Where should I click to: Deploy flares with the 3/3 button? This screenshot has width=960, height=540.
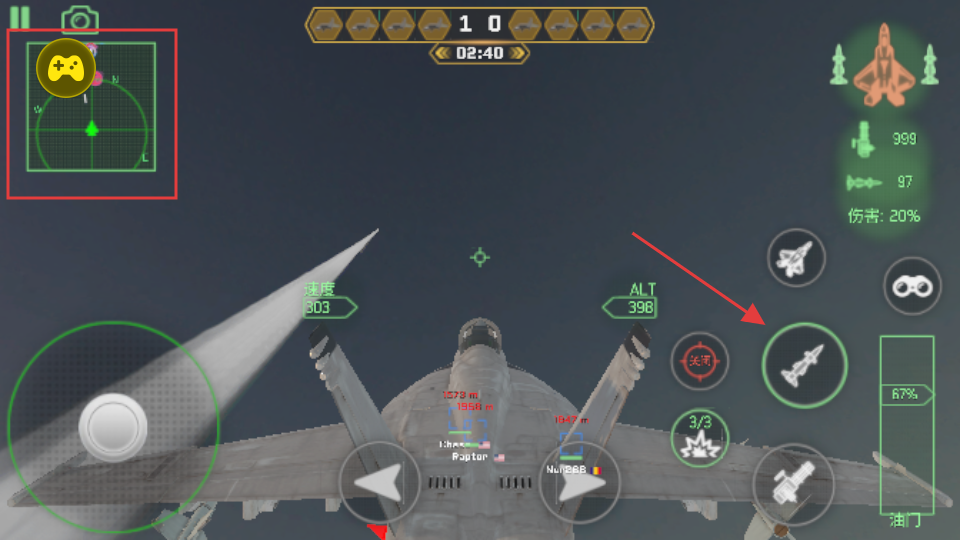(x=700, y=438)
